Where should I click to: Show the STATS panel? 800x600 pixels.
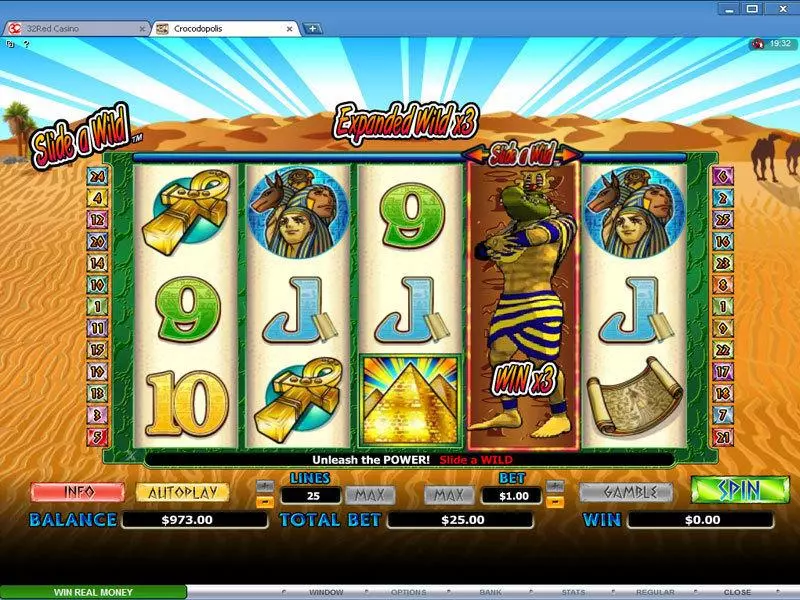click(573, 592)
